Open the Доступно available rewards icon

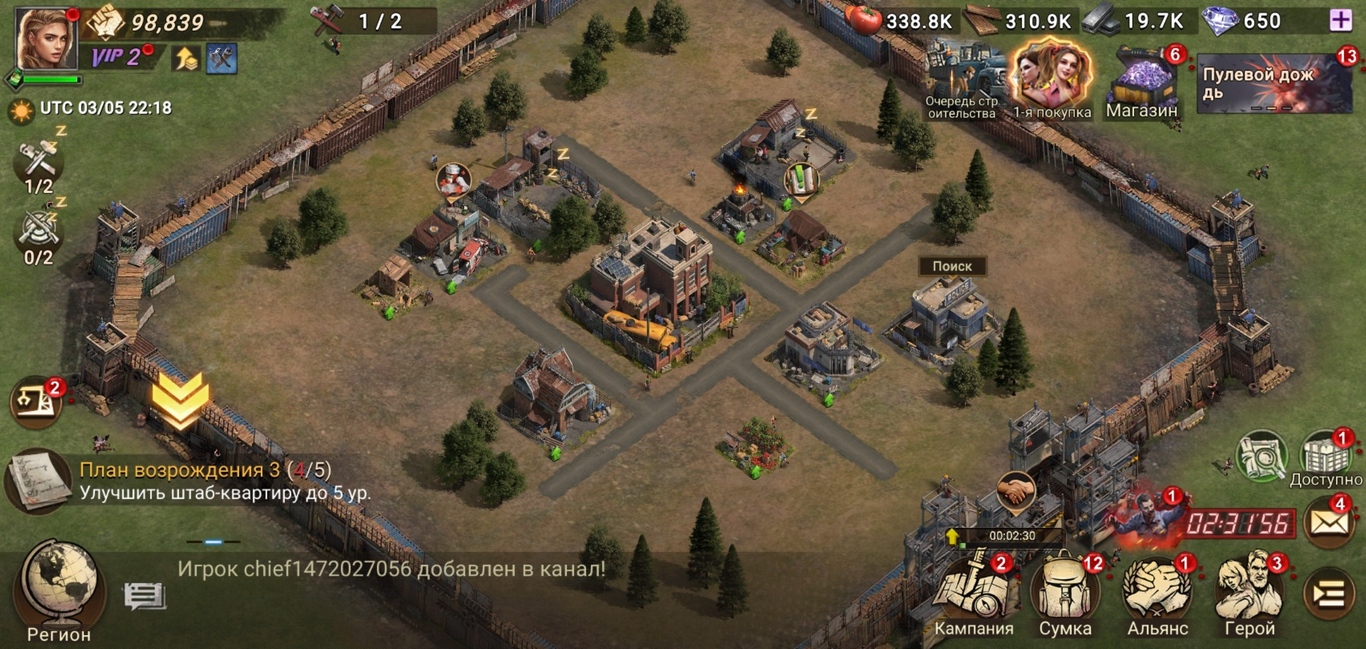tap(1325, 457)
